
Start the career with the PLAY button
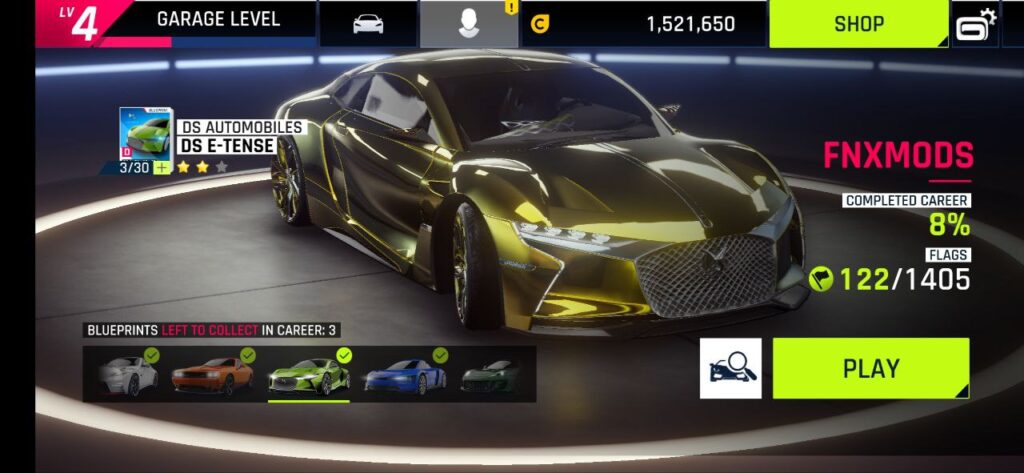870,368
